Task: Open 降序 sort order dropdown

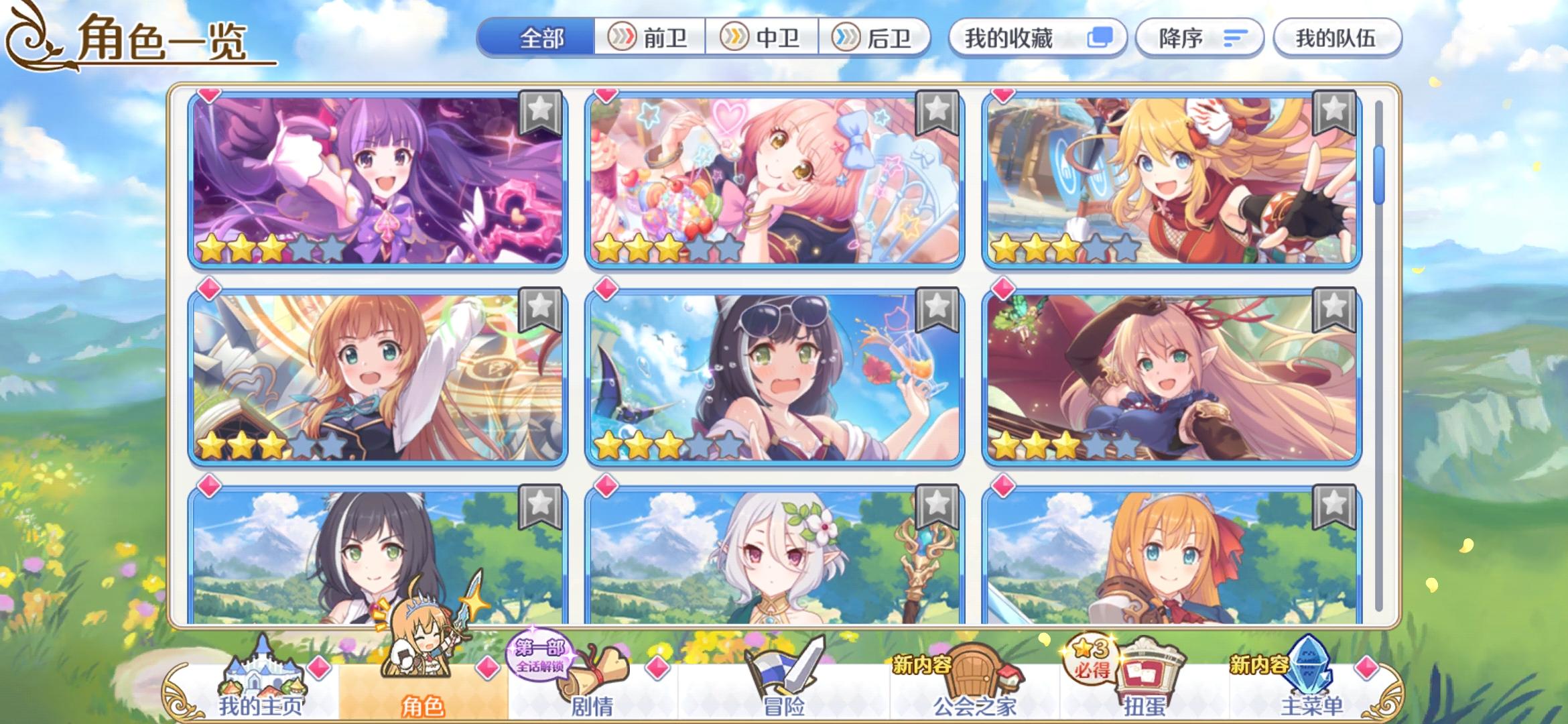Action: (x=1199, y=38)
